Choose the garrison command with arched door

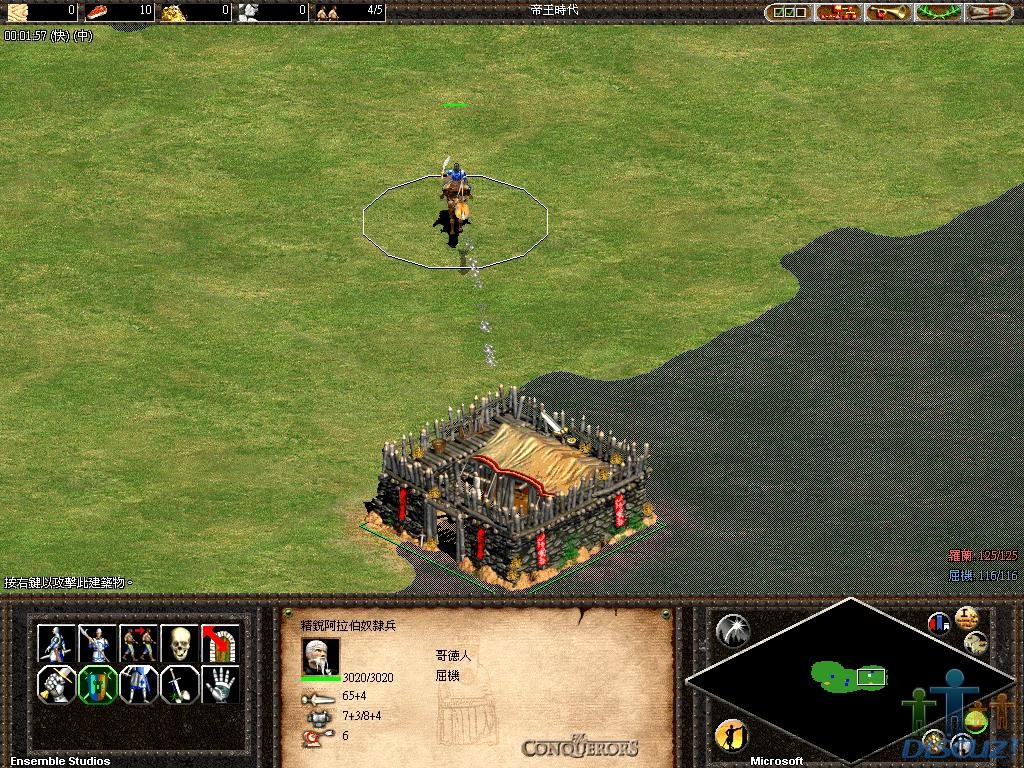220,643
